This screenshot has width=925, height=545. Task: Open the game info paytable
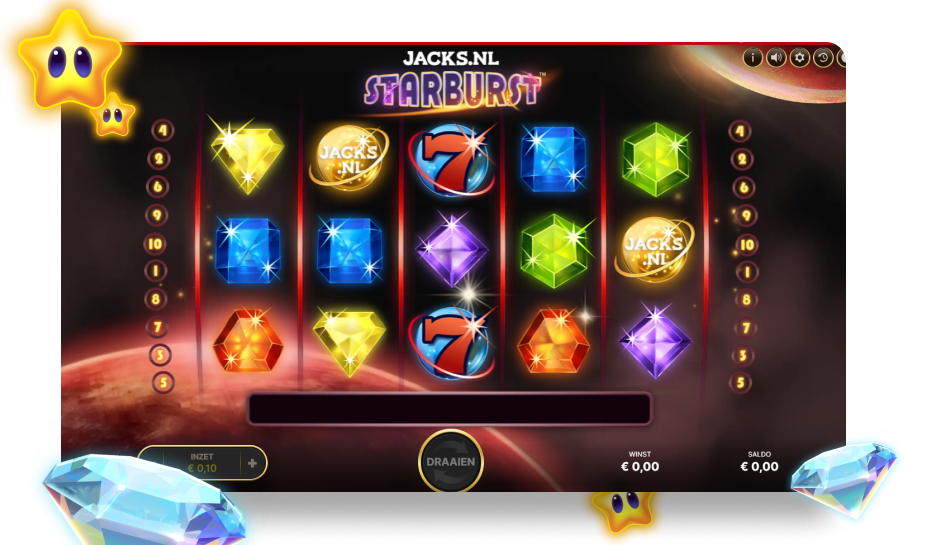coord(752,57)
